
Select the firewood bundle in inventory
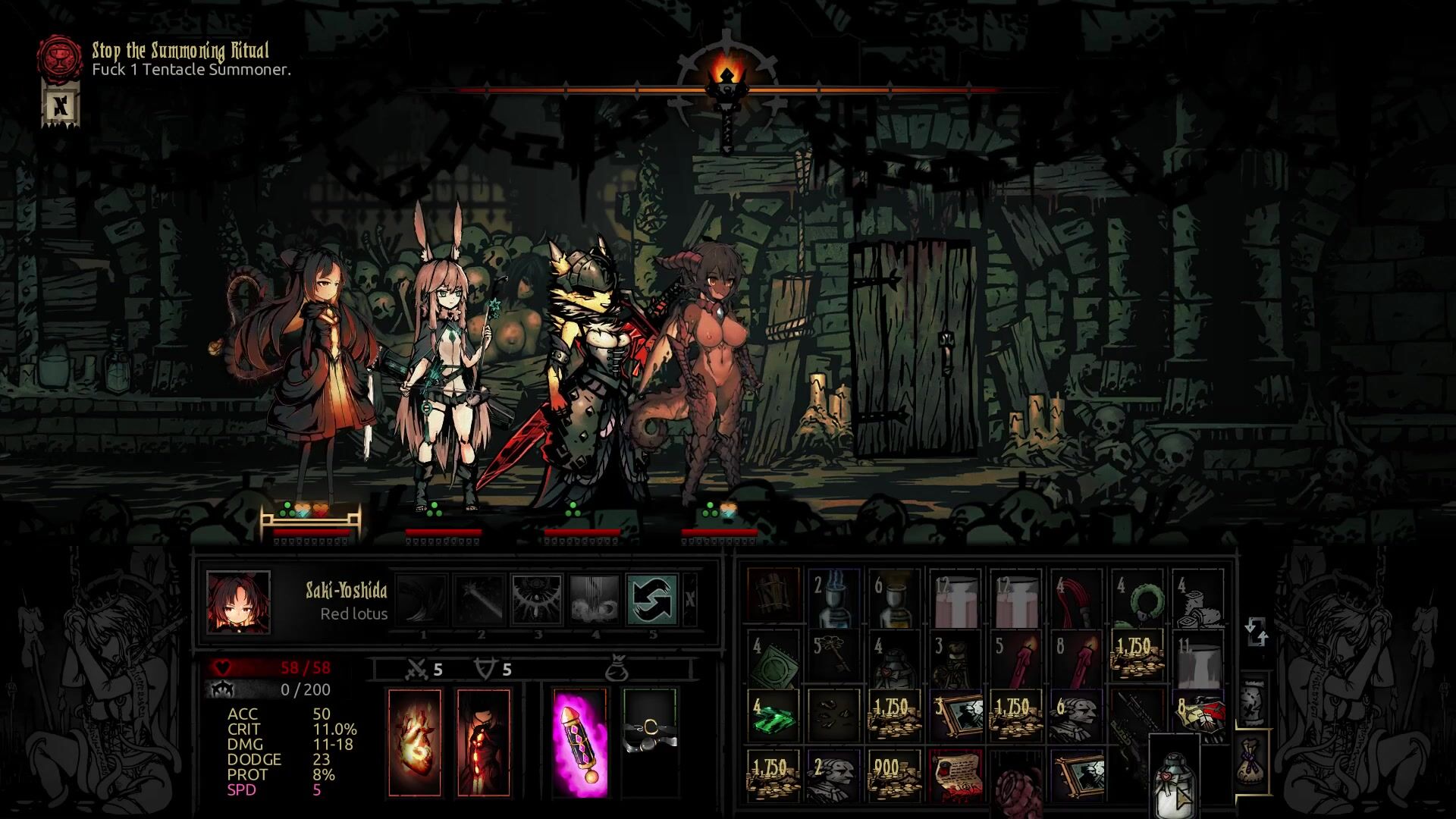773,599
